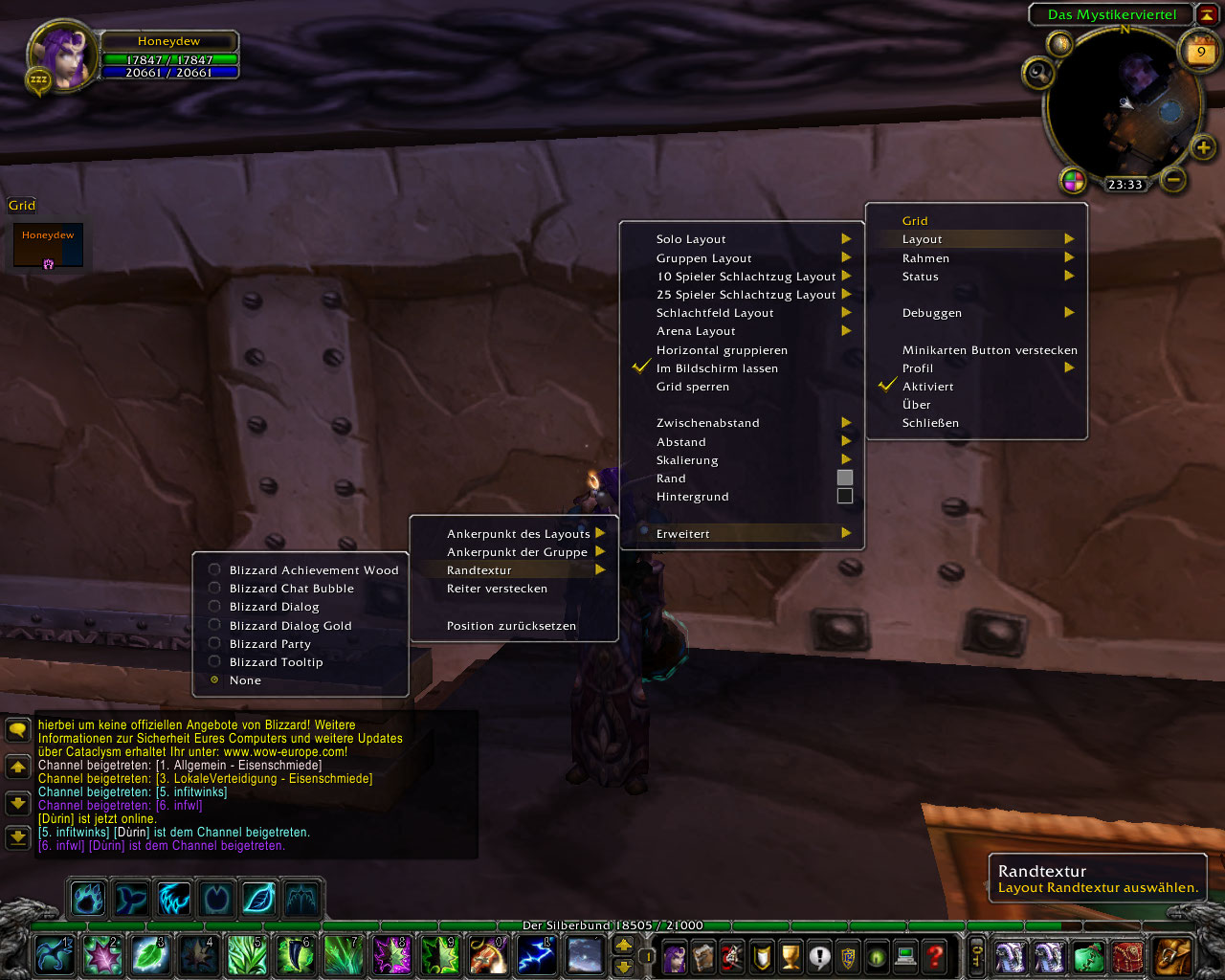The width and height of the screenshot is (1225, 980).
Task: Choose Blizzard Dialog Gold border texture
Action: [290, 626]
